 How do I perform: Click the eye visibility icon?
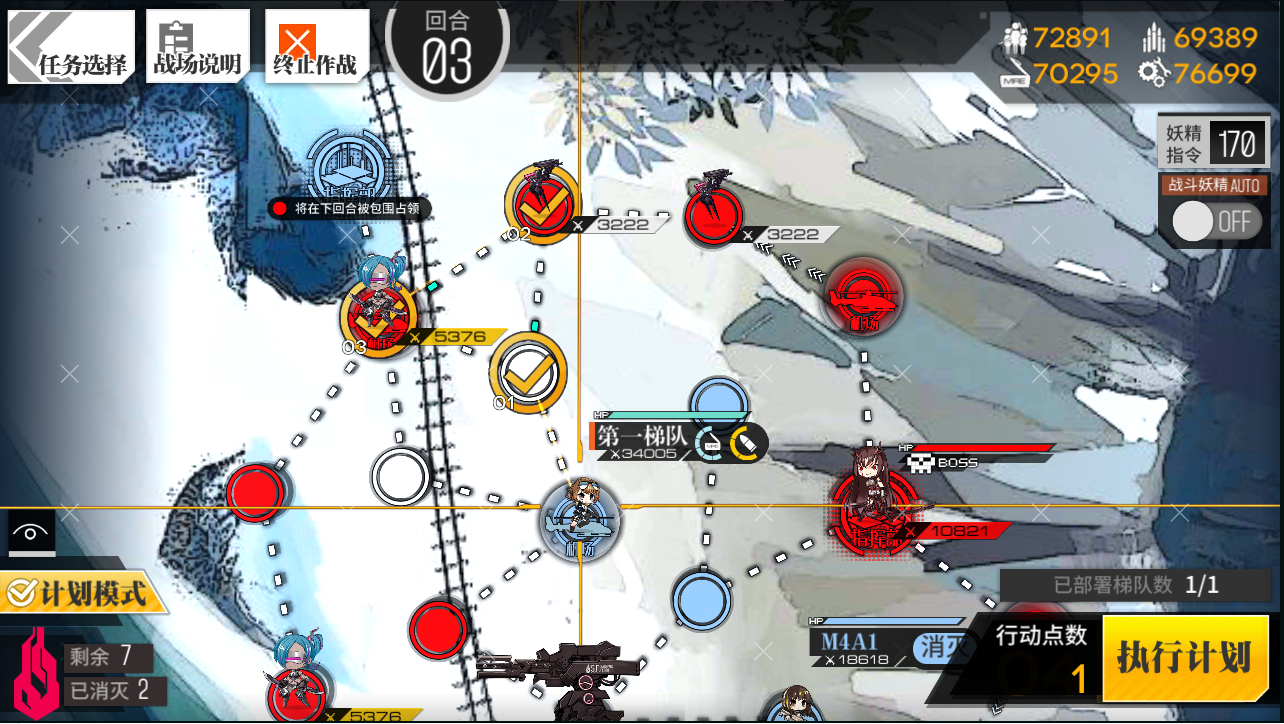pos(31,533)
